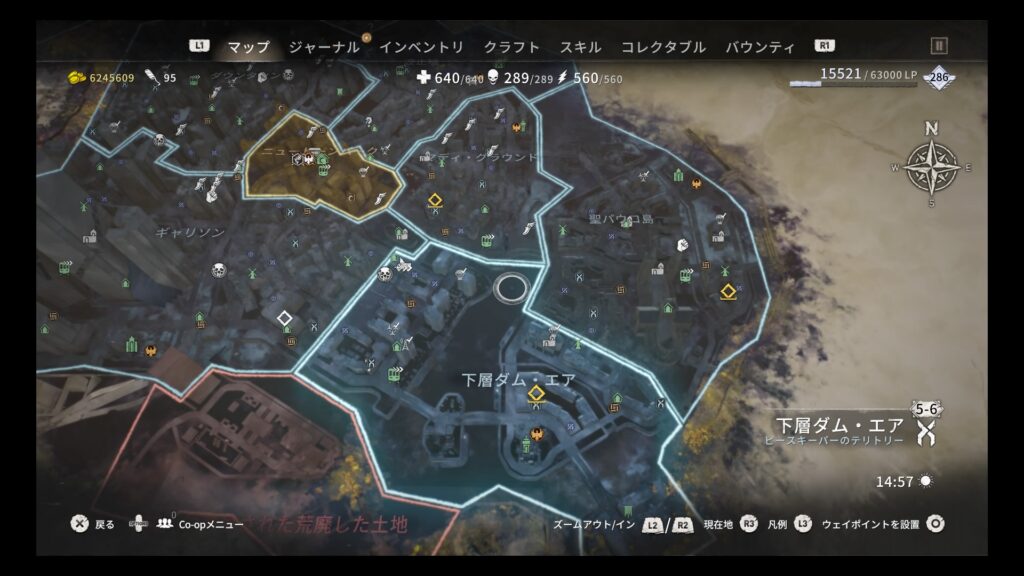1024x576 pixels.
Task: Show the コレクタブル tab
Action: pyautogui.click(x=663, y=47)
